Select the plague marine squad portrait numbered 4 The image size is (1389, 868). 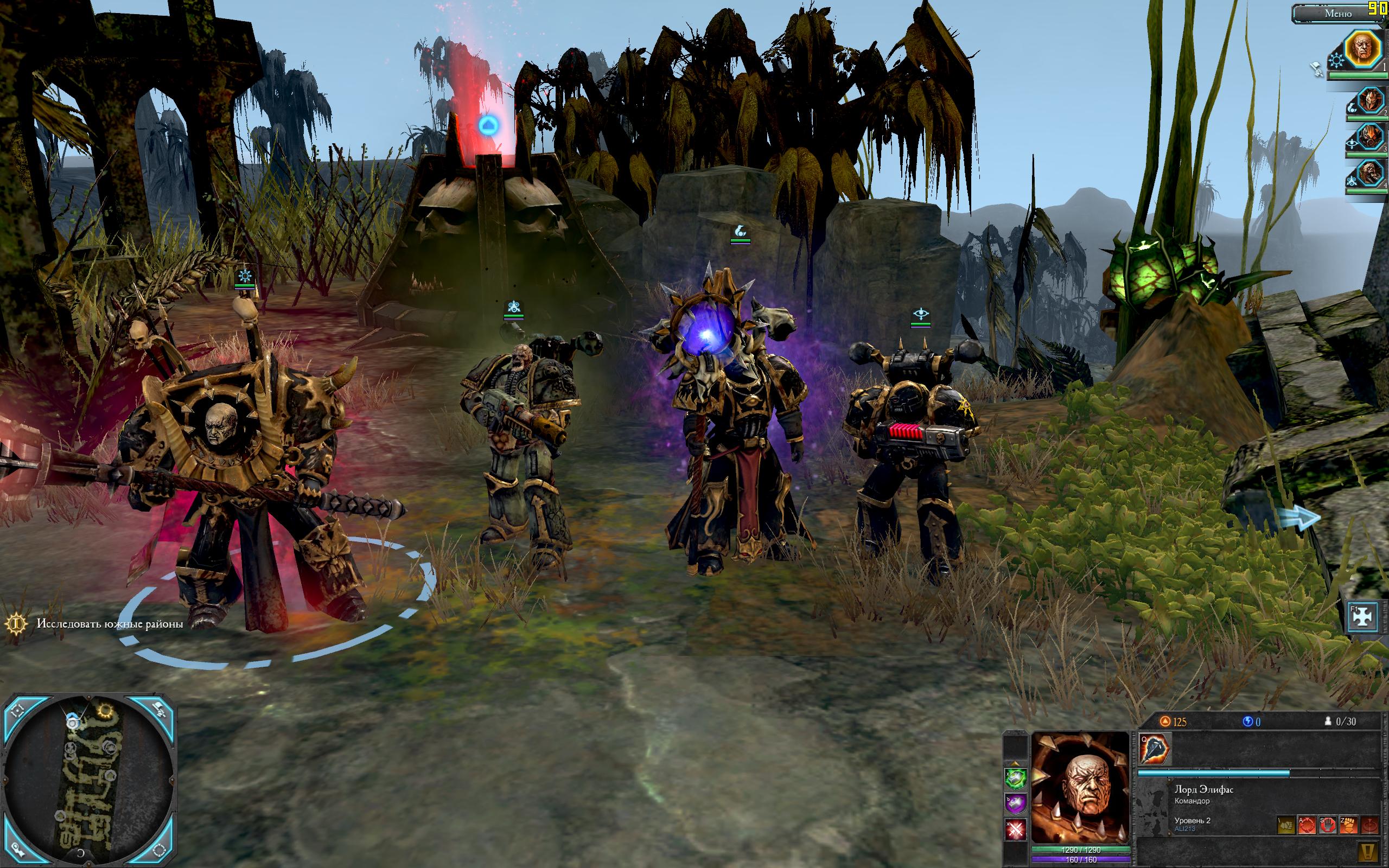pyautogui.click(x=1369, y=174)
